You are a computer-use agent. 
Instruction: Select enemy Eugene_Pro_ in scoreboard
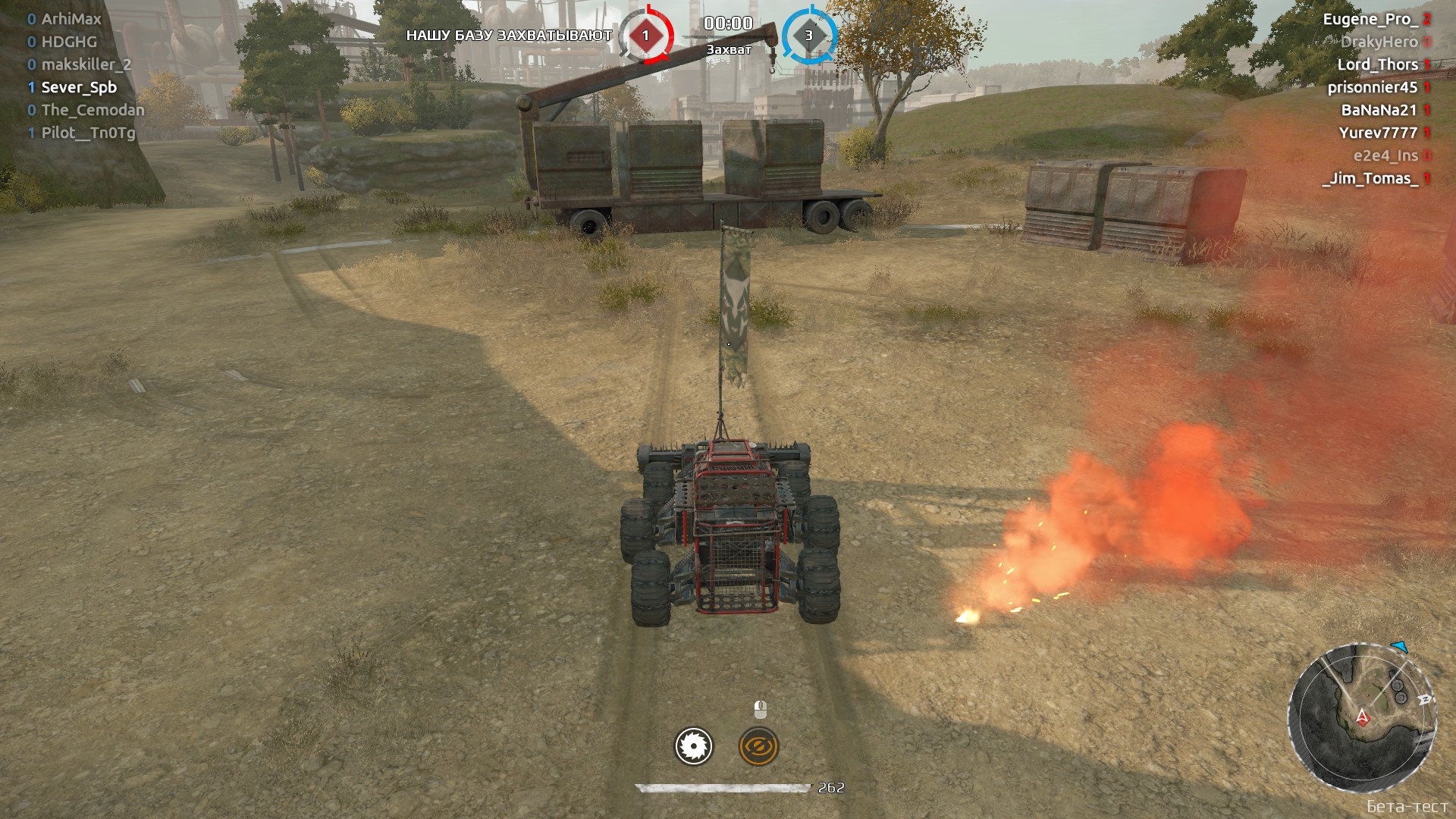[1370, 19]
